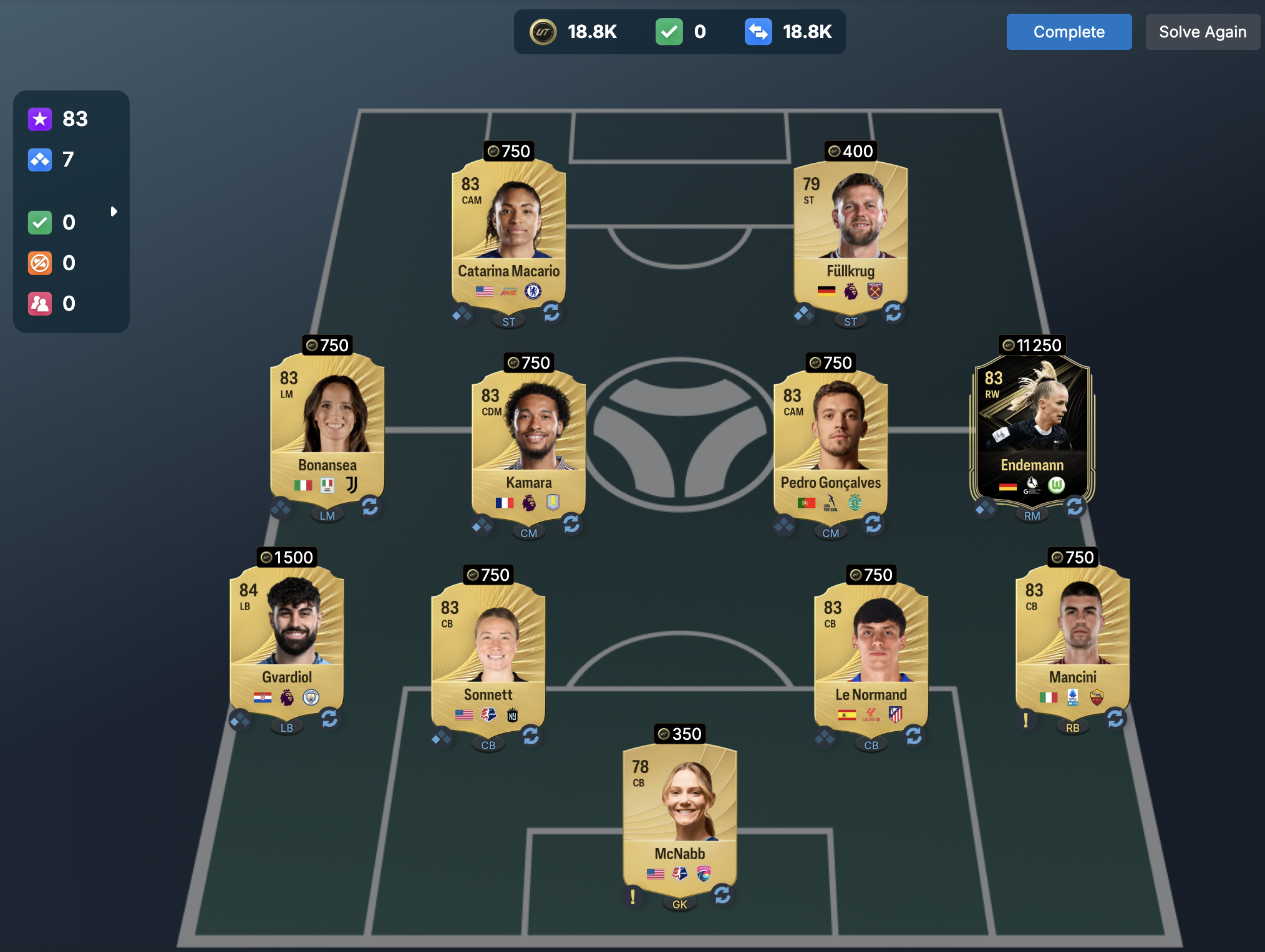Image resolution: width=1265 pixels, height=952 pixels.
Task: Click the chemistry icon on Gvardiol's card
Action: (240, 721)
